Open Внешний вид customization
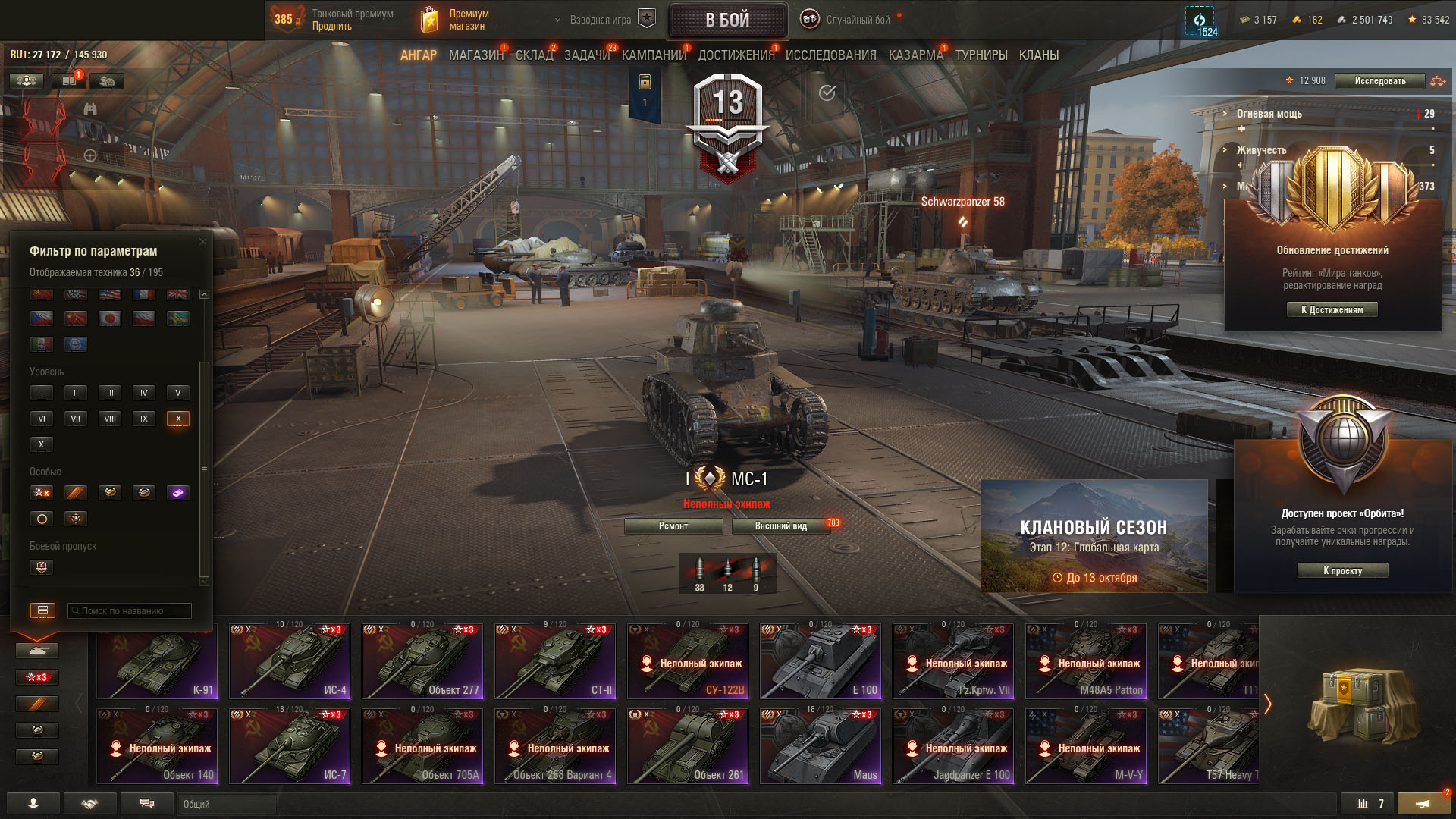The height and width of the screenshot is (819, 1456). tap(780, 526)
